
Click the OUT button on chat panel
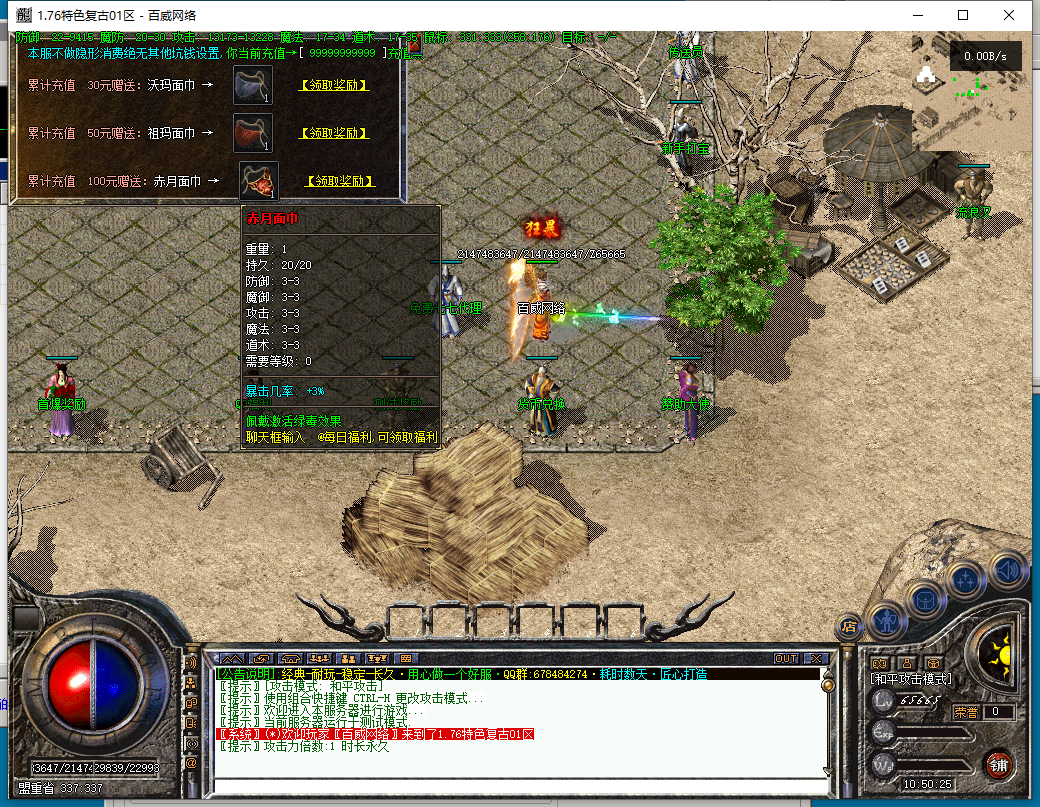pyautogui.click(x=786, y=658)
